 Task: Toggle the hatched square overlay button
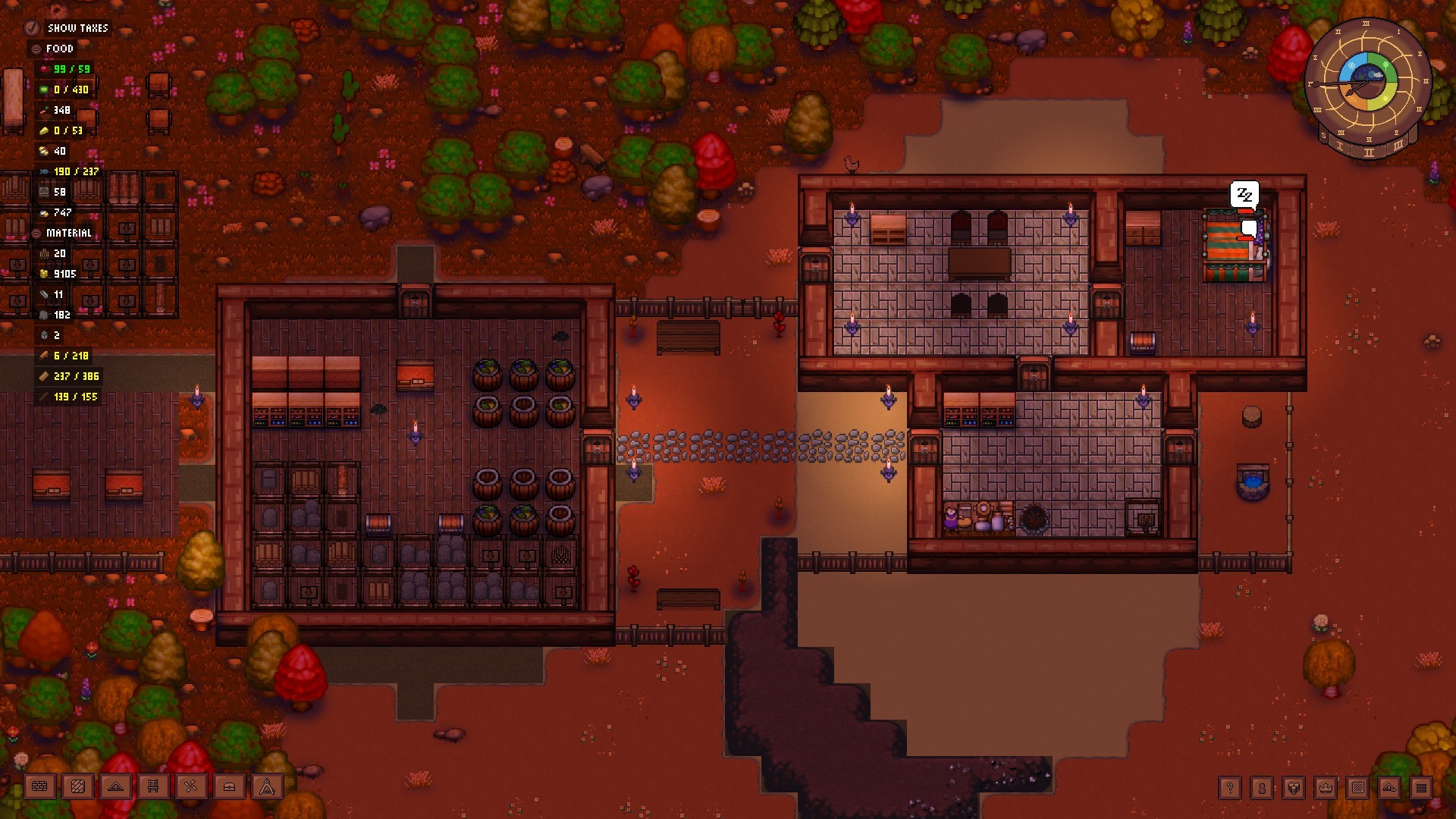point(1357,788)
